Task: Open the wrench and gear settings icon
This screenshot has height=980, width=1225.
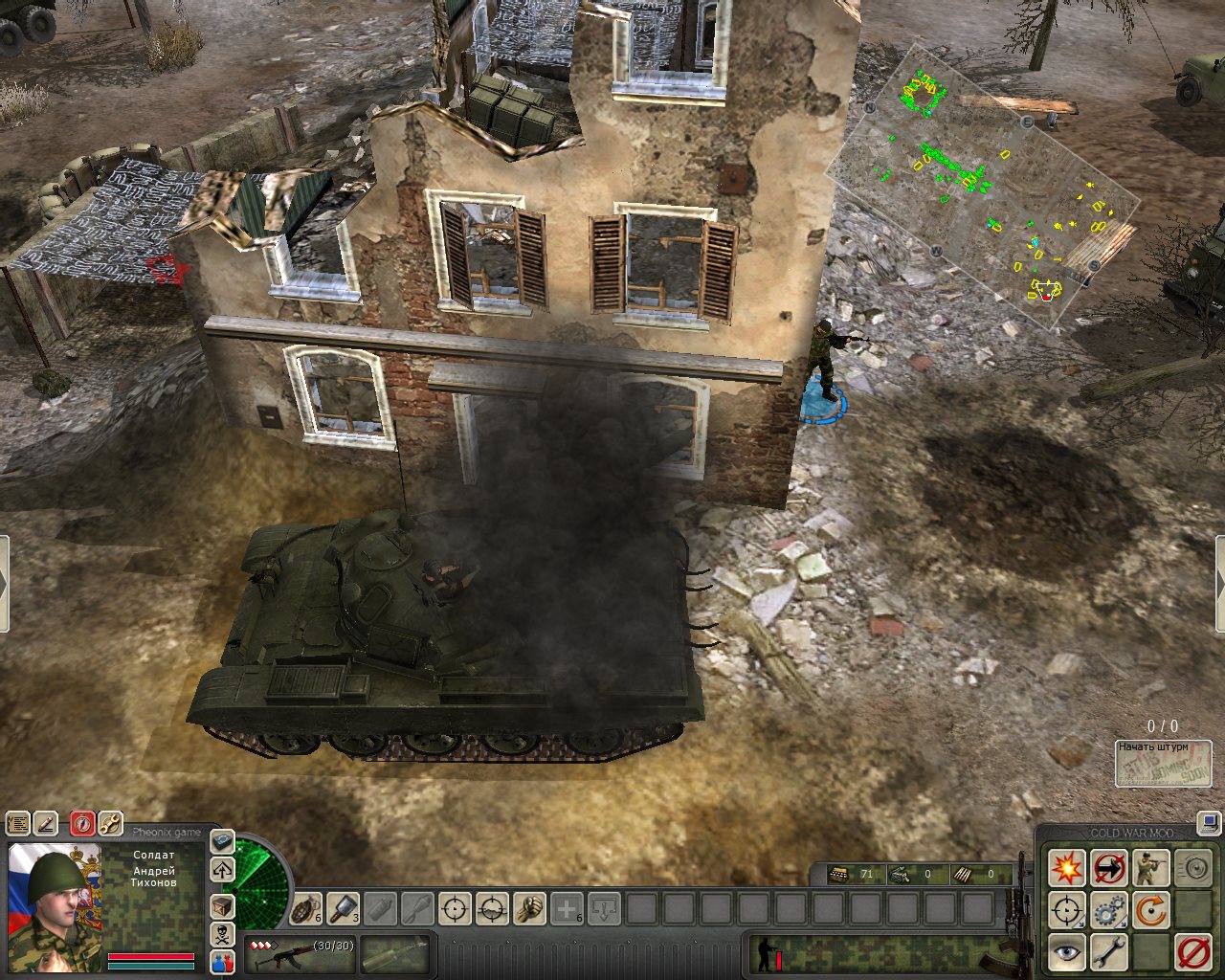Action: click(x=110, y=823)
